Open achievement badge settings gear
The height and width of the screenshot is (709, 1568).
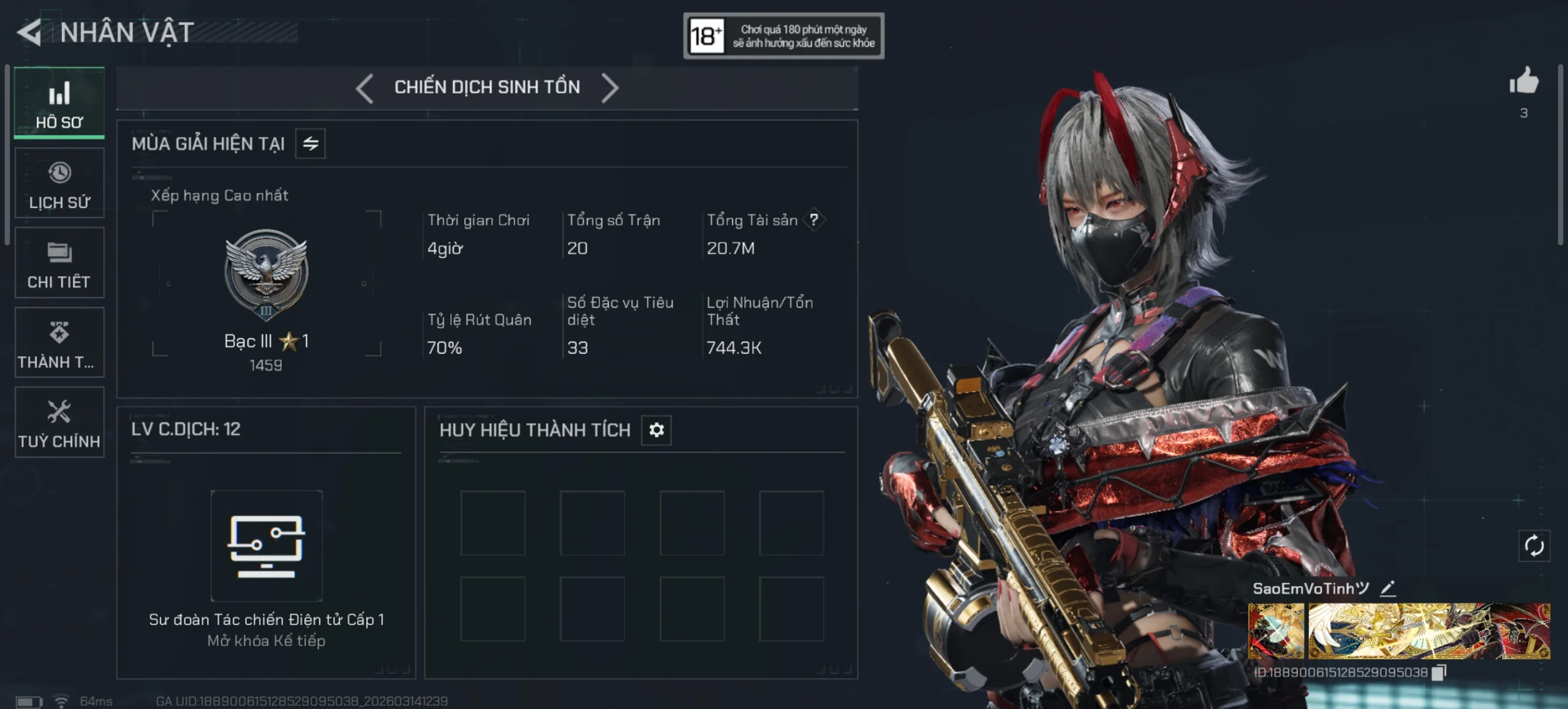click(657, 430)
